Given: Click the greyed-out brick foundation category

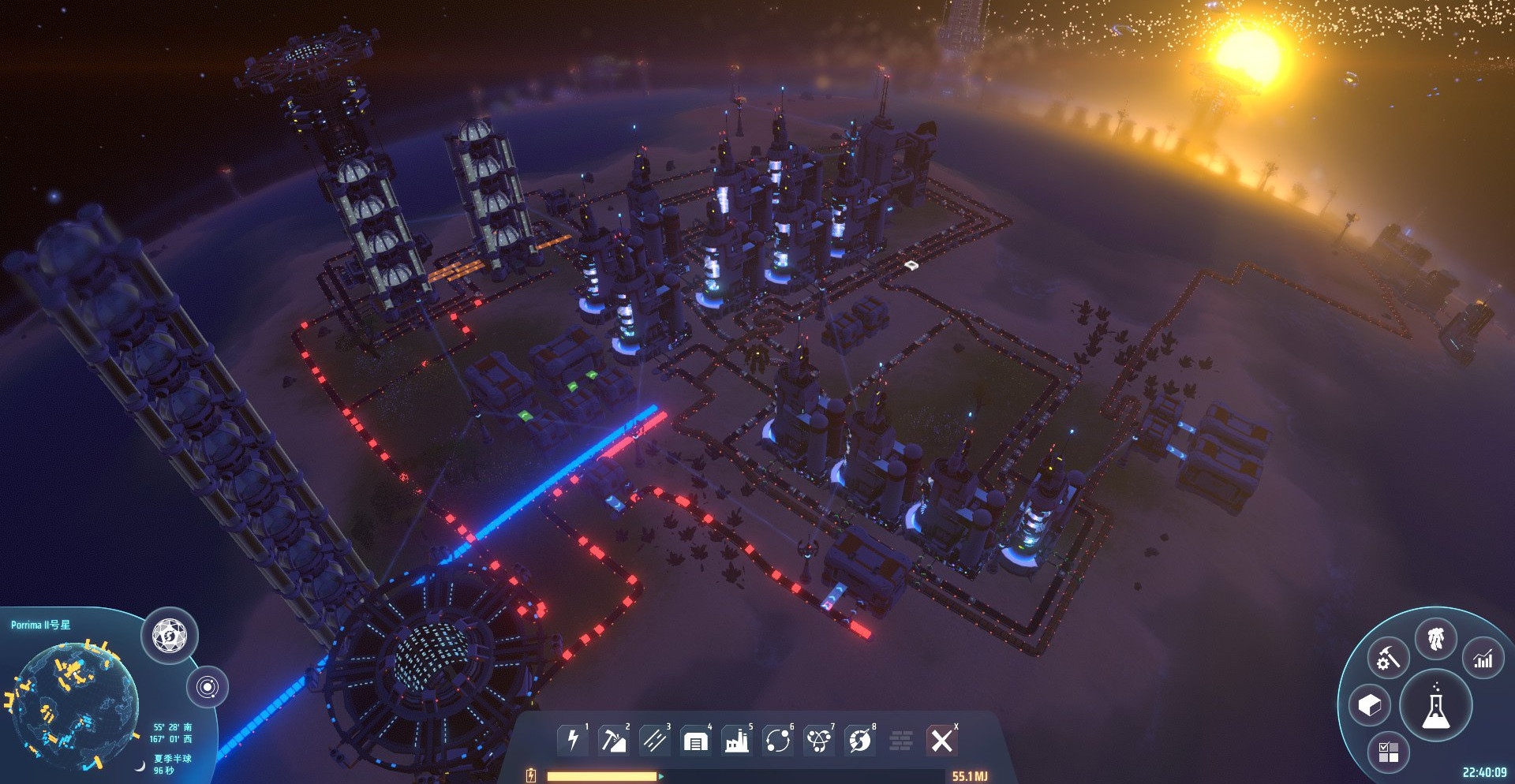Looking at the screenshot, I should 900,741.
